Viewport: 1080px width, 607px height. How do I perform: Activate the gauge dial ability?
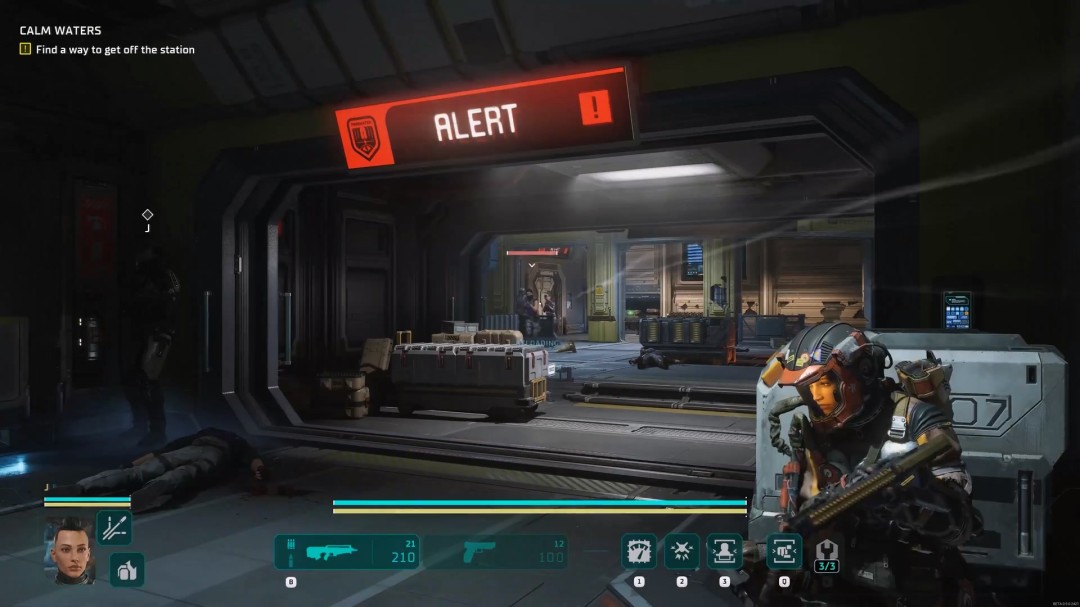click(x=639, y=551)
